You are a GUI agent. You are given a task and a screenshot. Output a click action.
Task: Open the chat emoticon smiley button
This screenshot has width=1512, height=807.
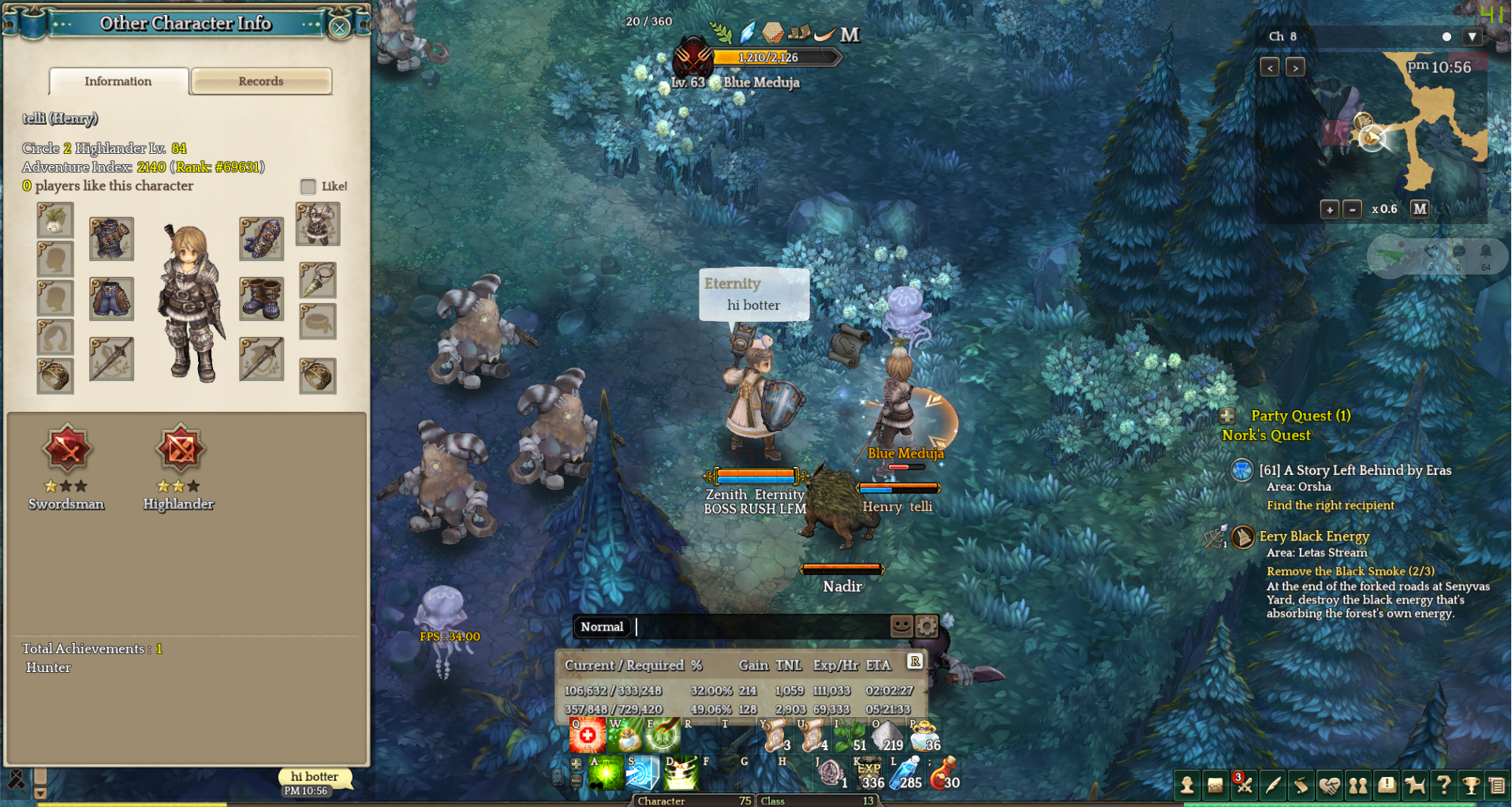(902, 626)
